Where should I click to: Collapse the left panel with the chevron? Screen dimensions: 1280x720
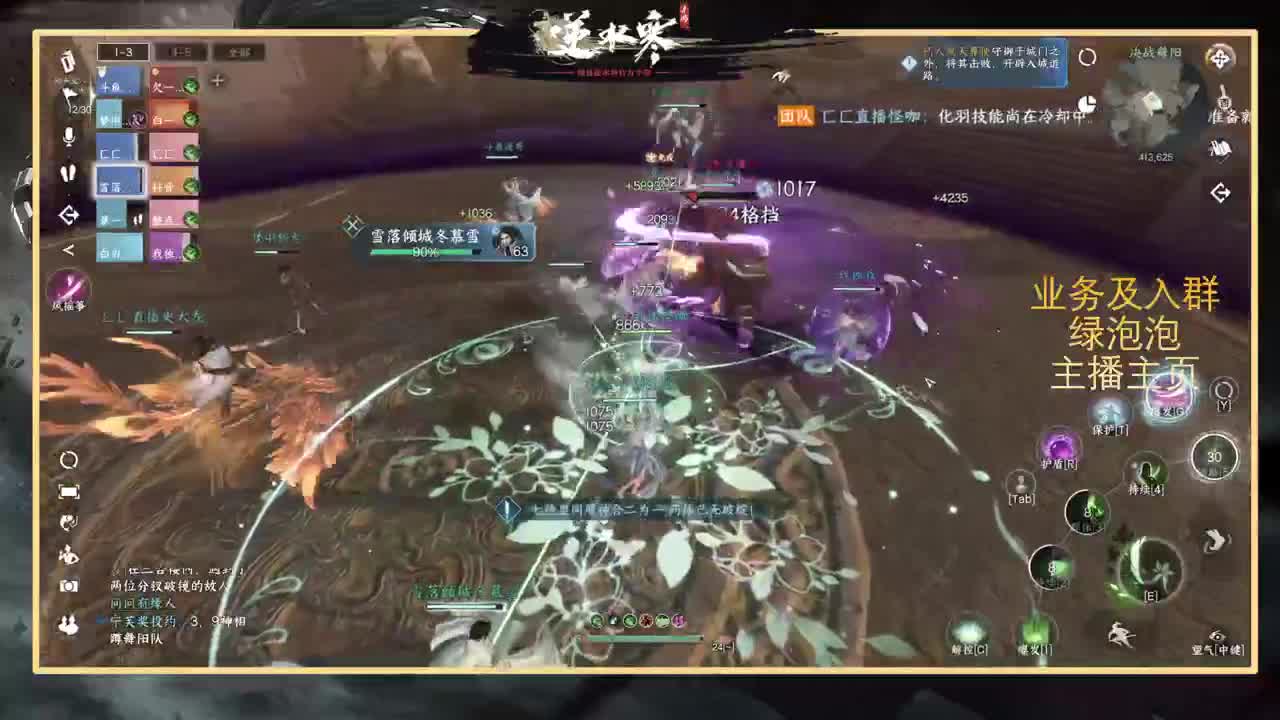69,249
